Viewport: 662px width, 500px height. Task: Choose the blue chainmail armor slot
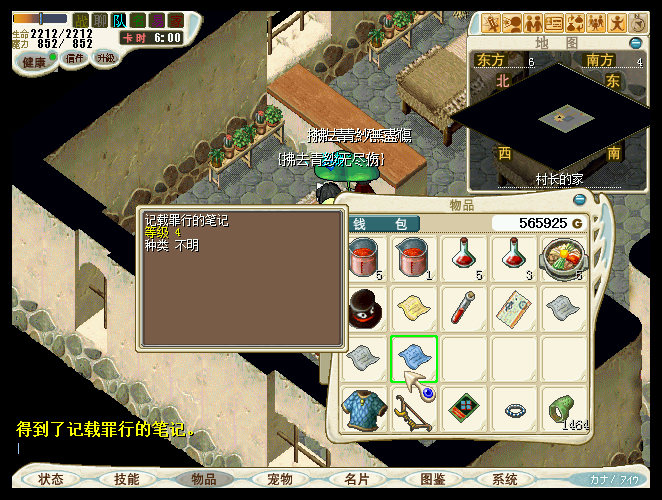(x=366, y=409)
